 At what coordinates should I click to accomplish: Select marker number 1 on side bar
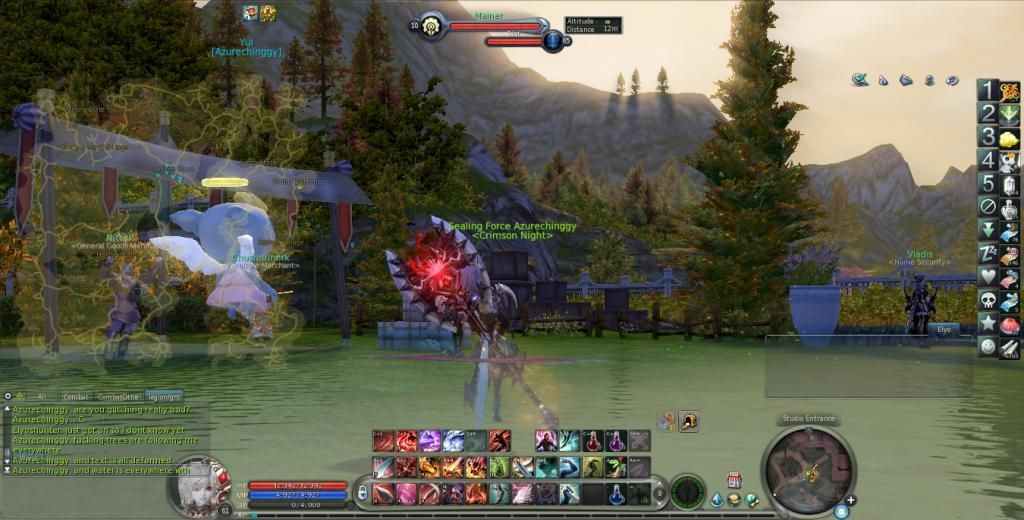tap(987, 91)
